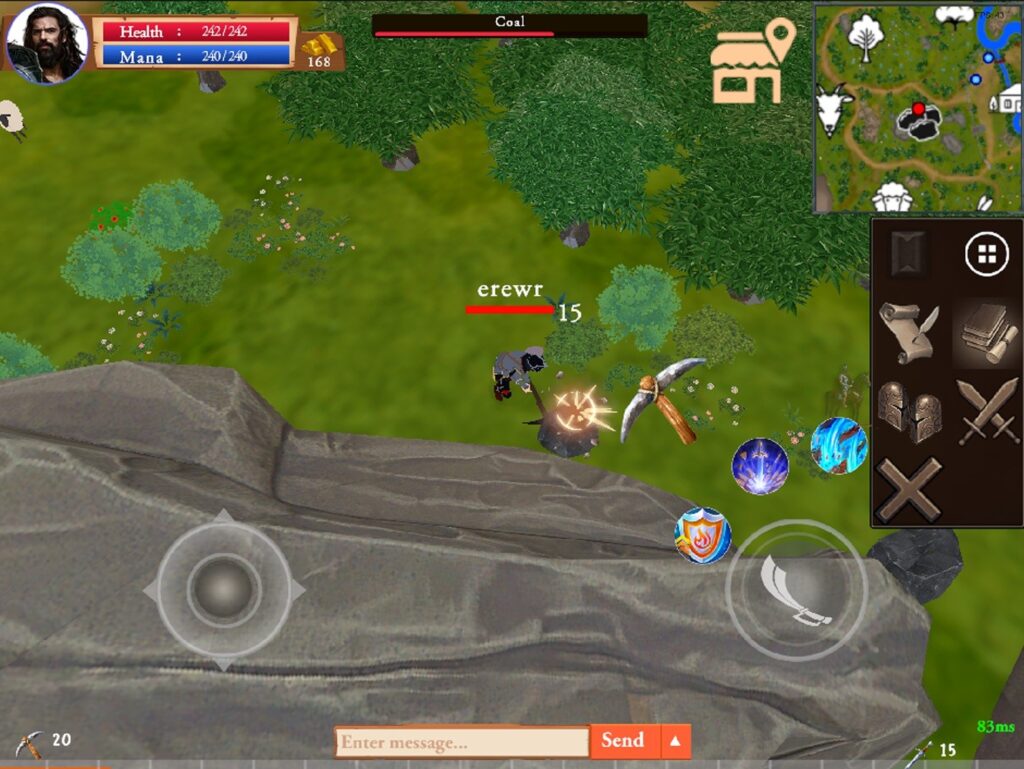Select the crossed swords icon
The width and height of the screenshot is (1024, 769).
[987, 411]
